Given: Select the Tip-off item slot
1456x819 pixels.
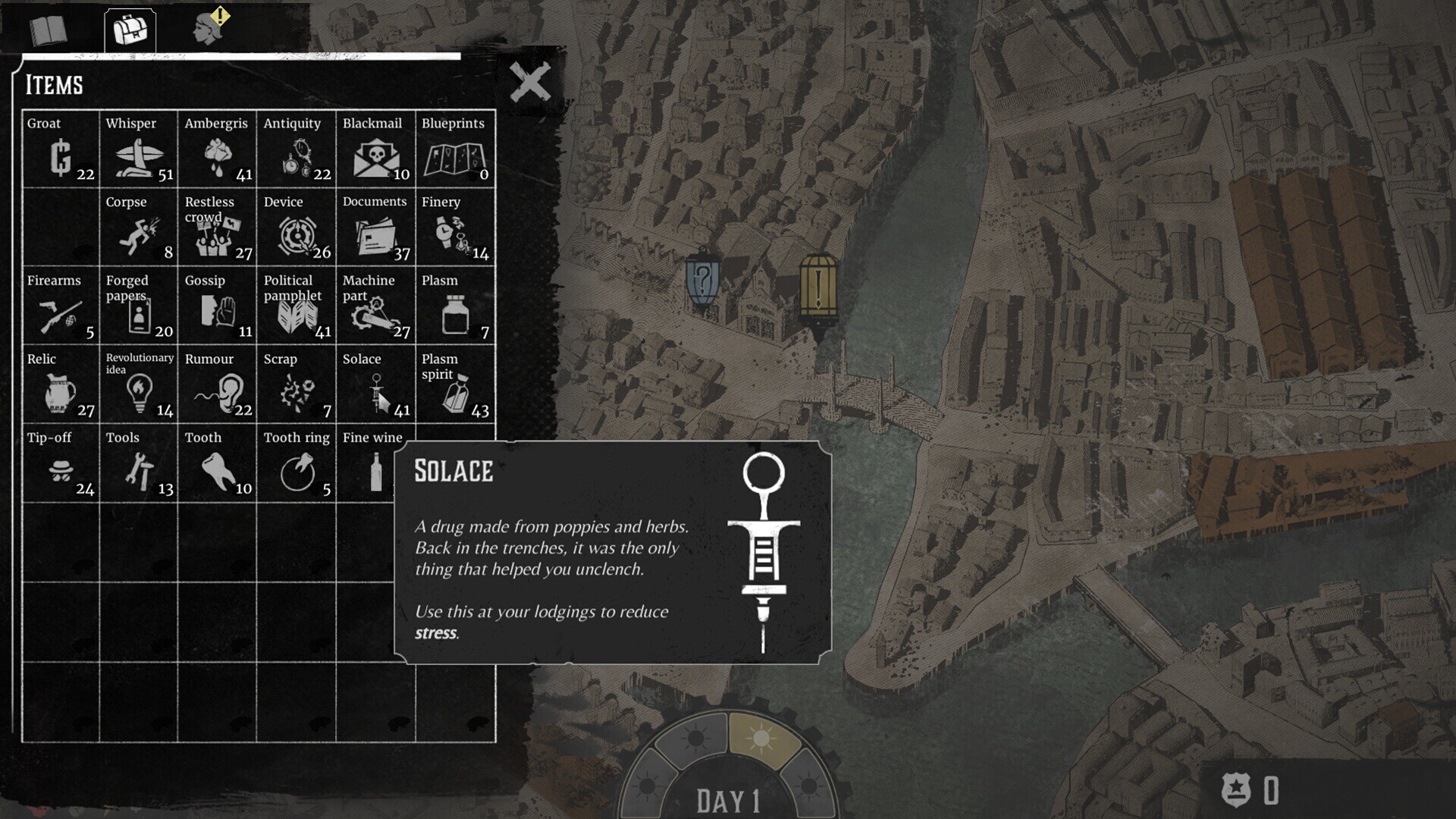Looking at the screenshot, I should (x=61, y=463).
